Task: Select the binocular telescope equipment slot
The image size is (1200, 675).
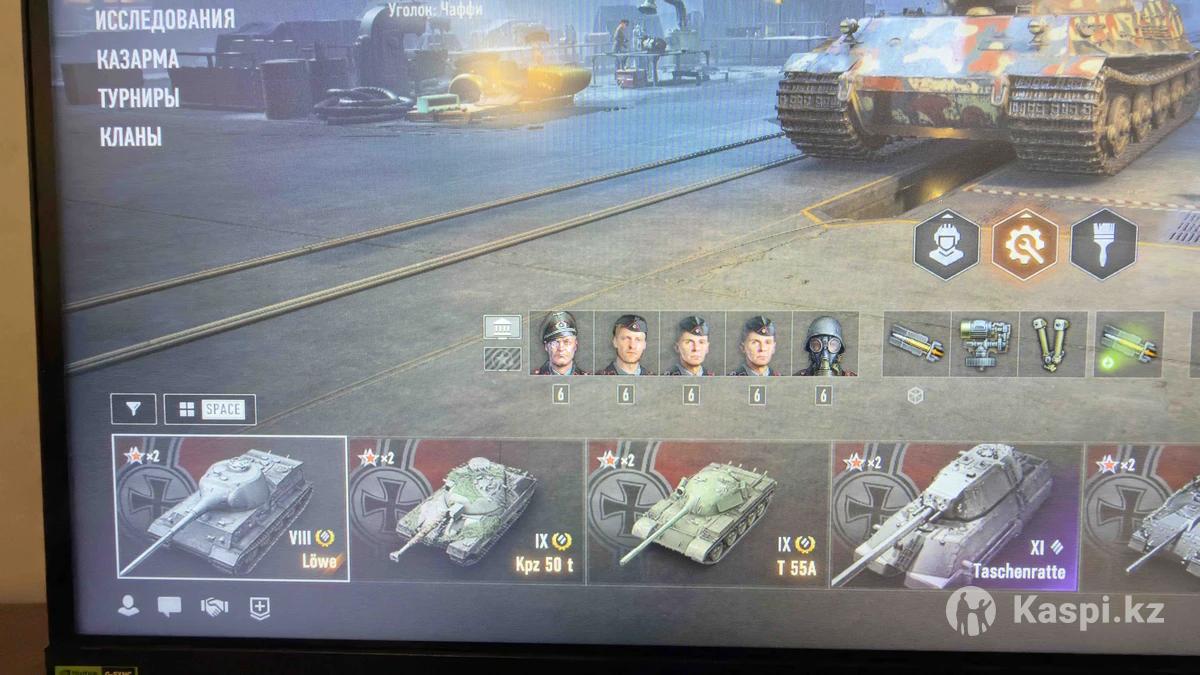Action: pos(1052,345)
